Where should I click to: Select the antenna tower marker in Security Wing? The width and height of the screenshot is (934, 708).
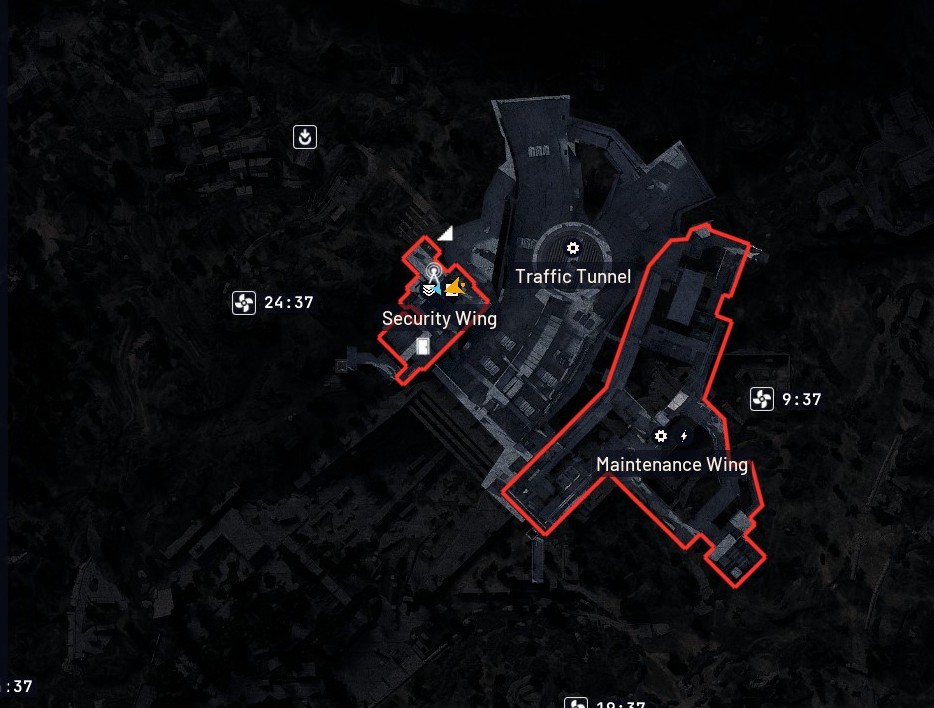coord(433,272)
